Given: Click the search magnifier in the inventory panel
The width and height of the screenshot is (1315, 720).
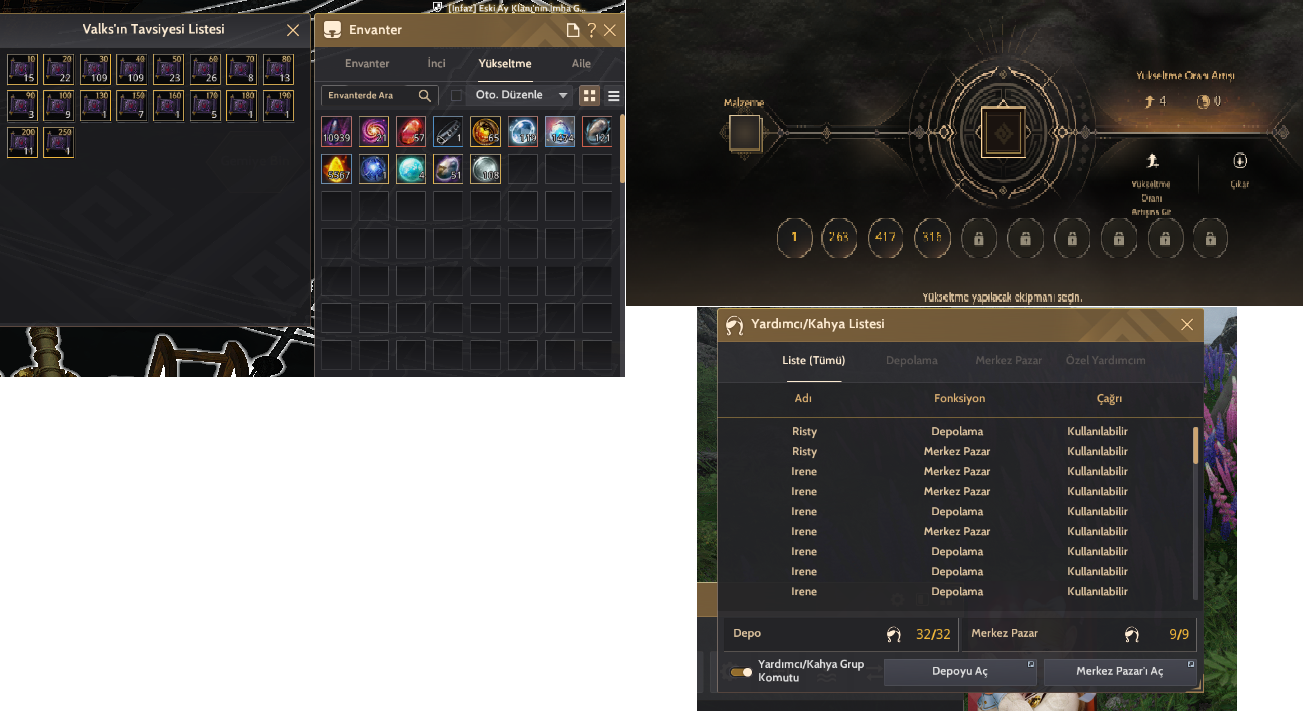Looking at the screenshot, I should 423,94.
